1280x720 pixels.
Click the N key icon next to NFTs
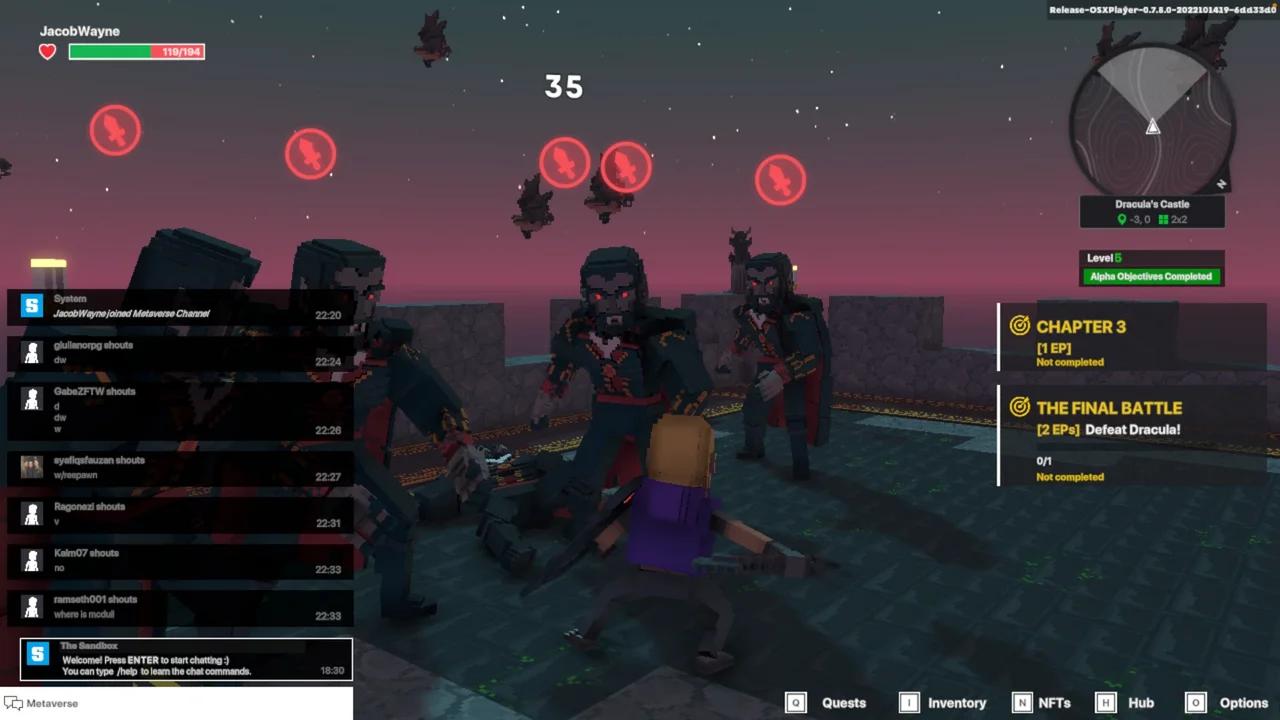click(x=1022, y=703)
